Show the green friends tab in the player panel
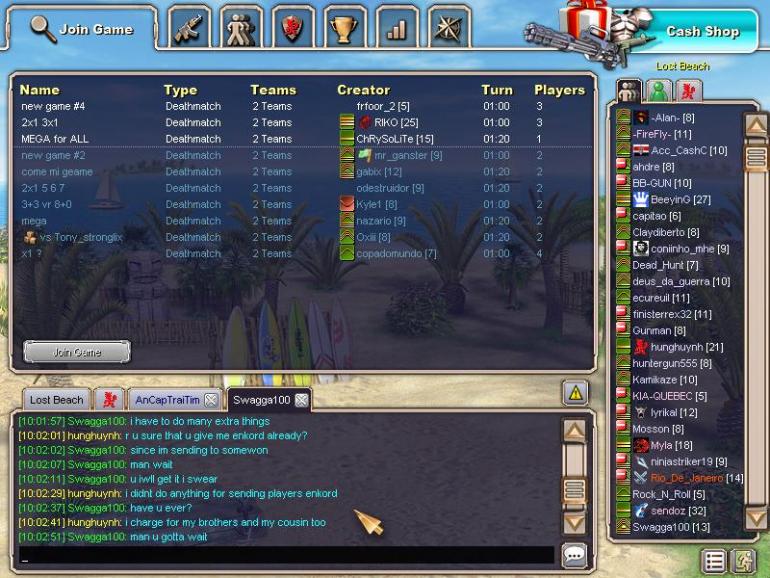 click(660, 92)
